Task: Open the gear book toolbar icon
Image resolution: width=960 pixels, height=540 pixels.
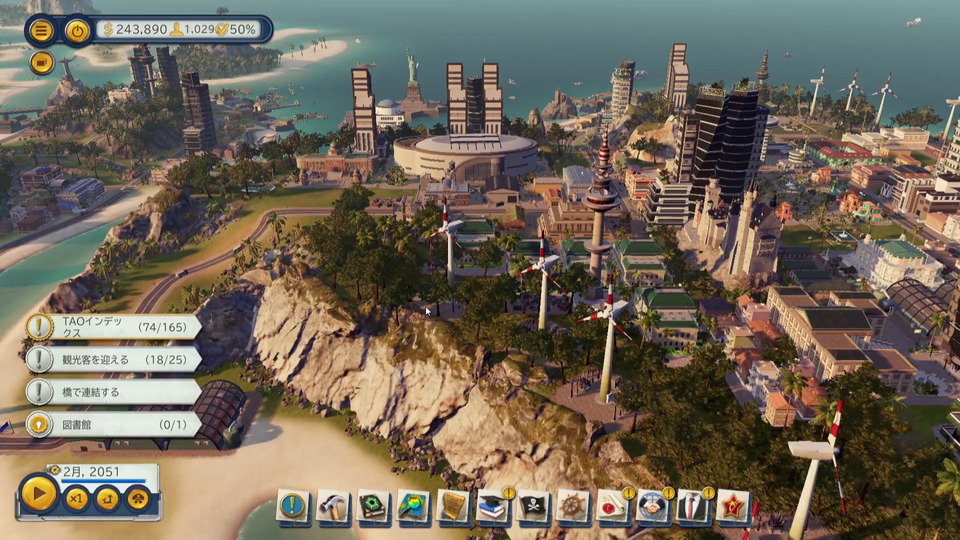Action: pyautogui.click(x=373, y=506)
